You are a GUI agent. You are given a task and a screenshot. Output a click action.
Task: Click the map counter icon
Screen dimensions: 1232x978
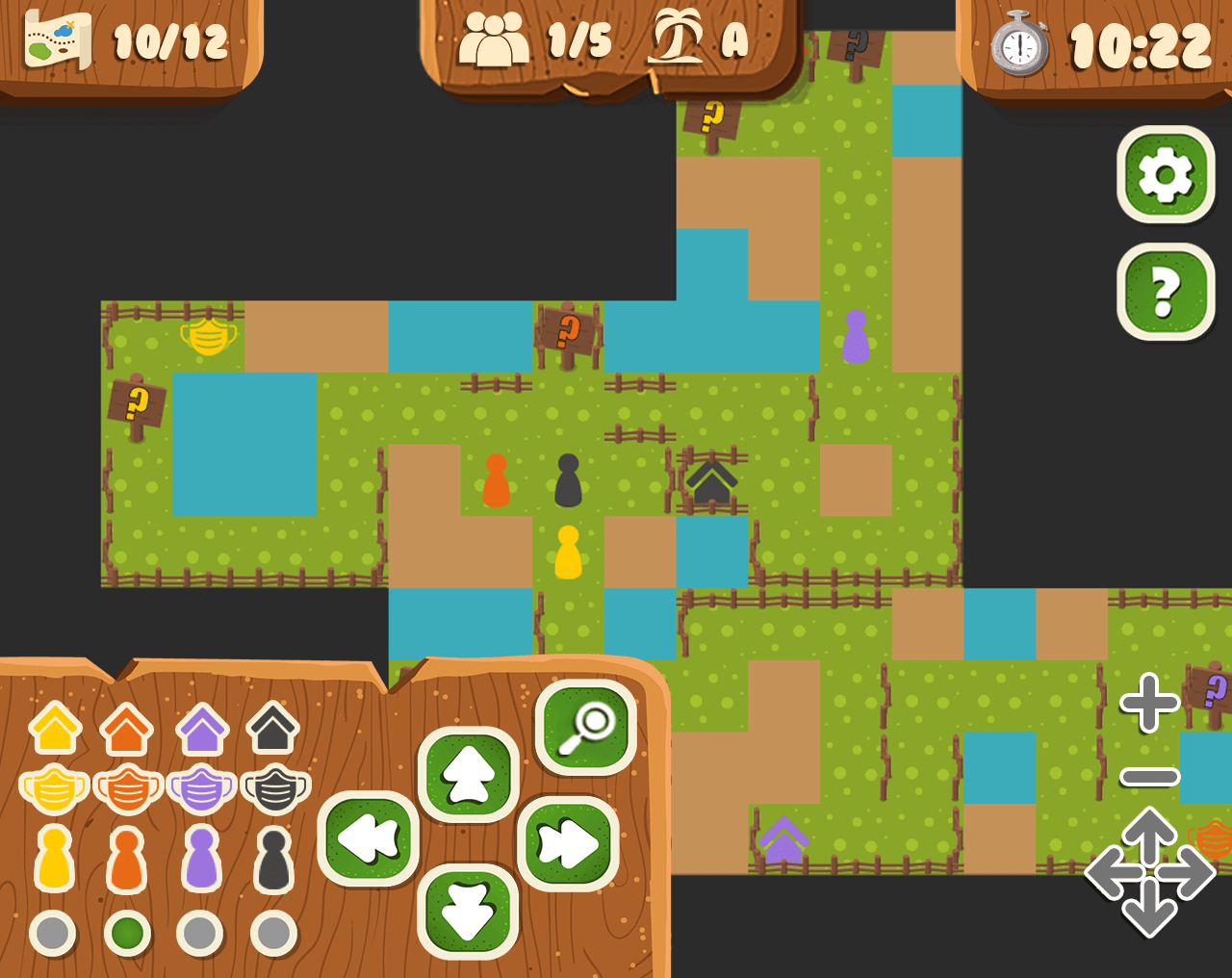[55, 40]
